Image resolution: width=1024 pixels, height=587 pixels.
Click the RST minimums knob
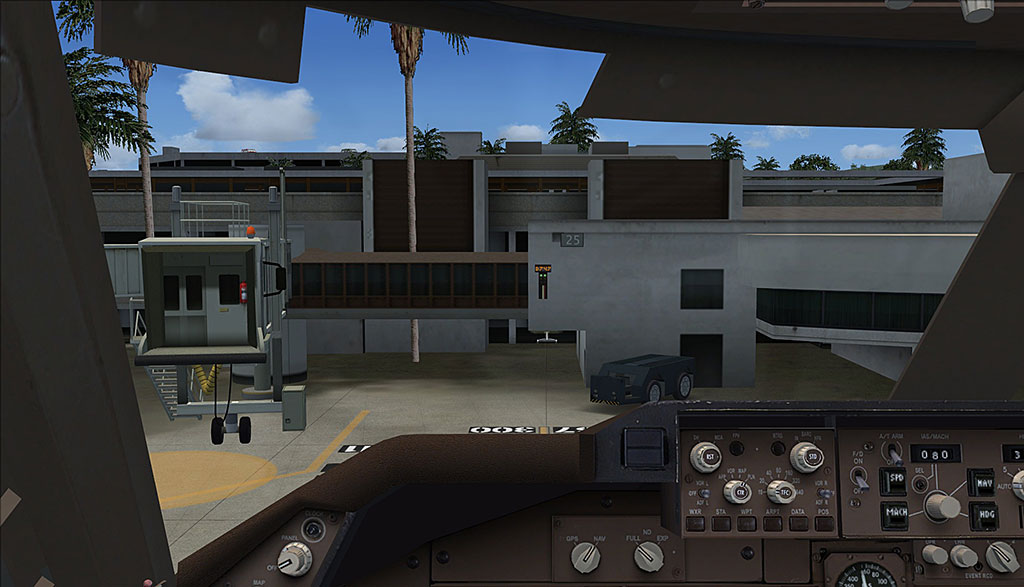[x=705, y=456]
